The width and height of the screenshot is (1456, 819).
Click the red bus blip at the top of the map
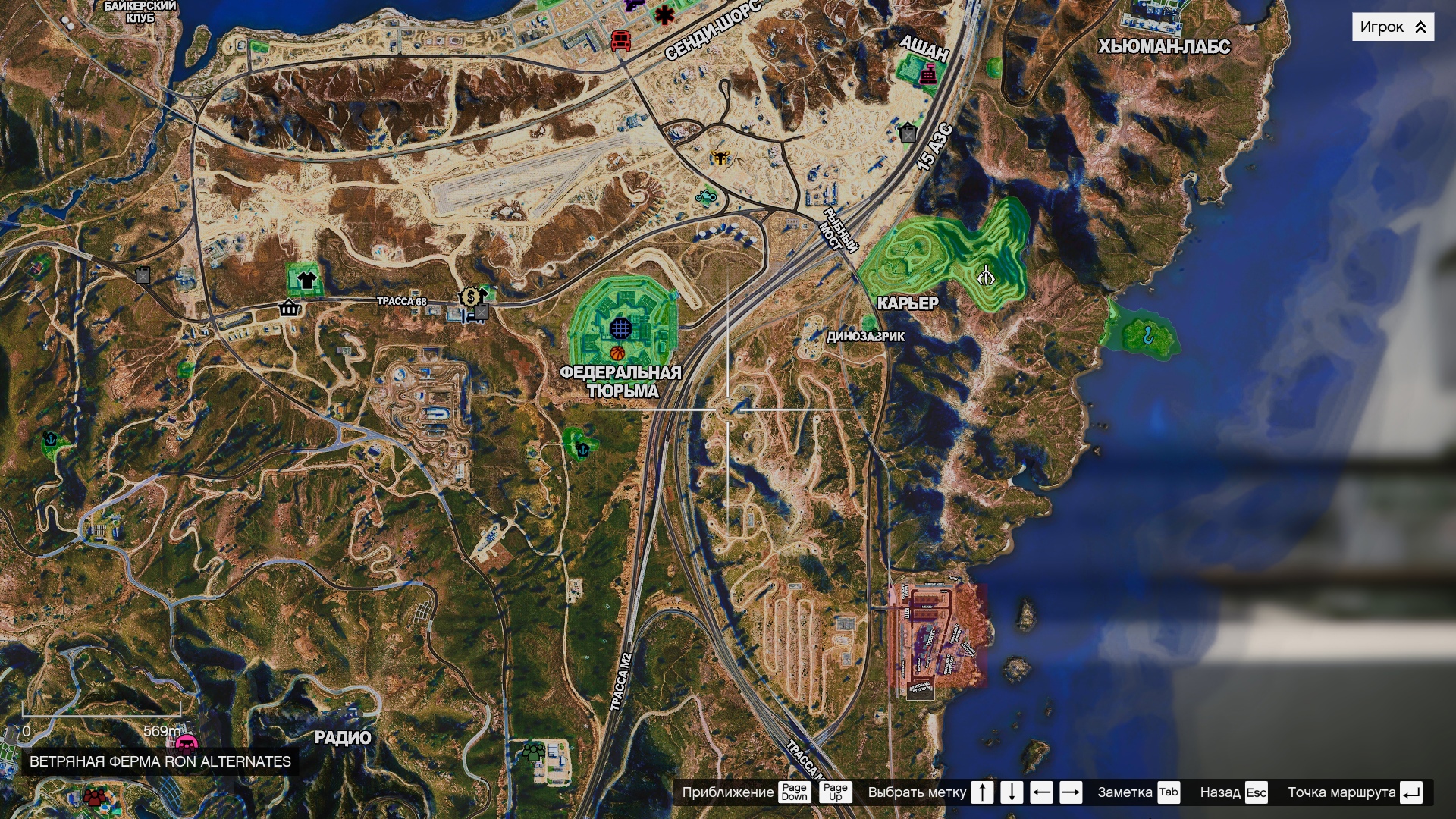(620, 42)
